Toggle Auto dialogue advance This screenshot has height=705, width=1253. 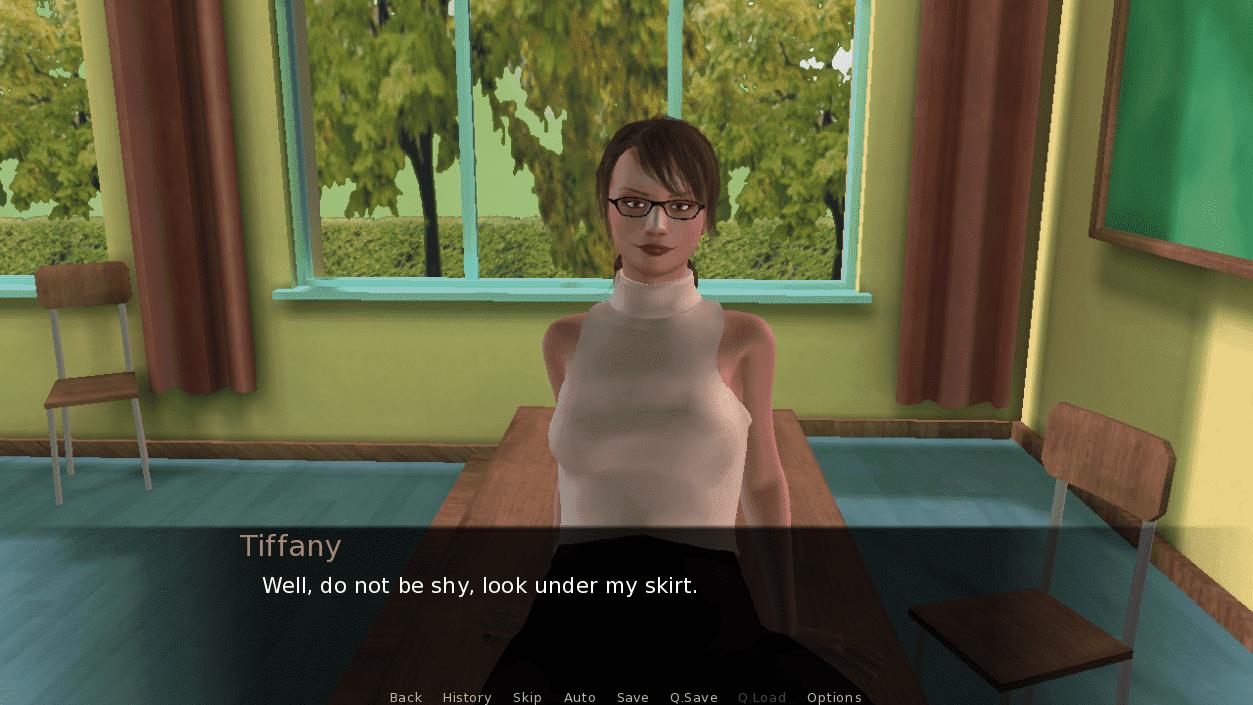coord(580,697)
